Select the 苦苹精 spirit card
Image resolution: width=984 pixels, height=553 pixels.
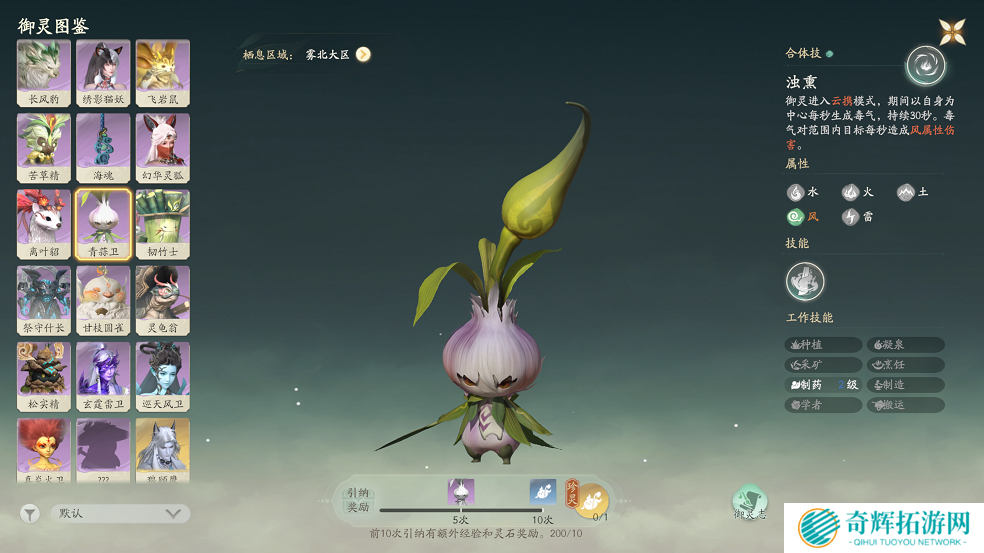[44, 147]
